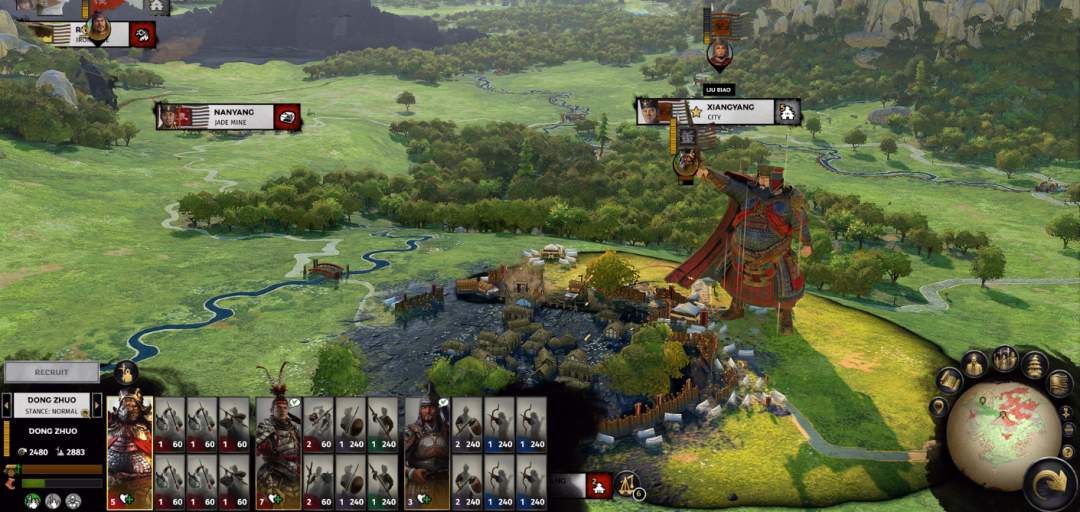
Task: Click the round button above the army panel
Action: [x=125, y=373]
